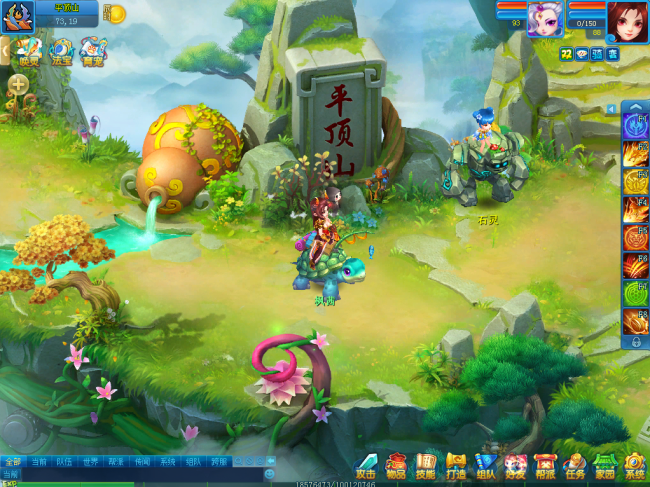Open the 打造 crafting menu
The width and height of the screenshot is (650, 487).
coord(456,465)
